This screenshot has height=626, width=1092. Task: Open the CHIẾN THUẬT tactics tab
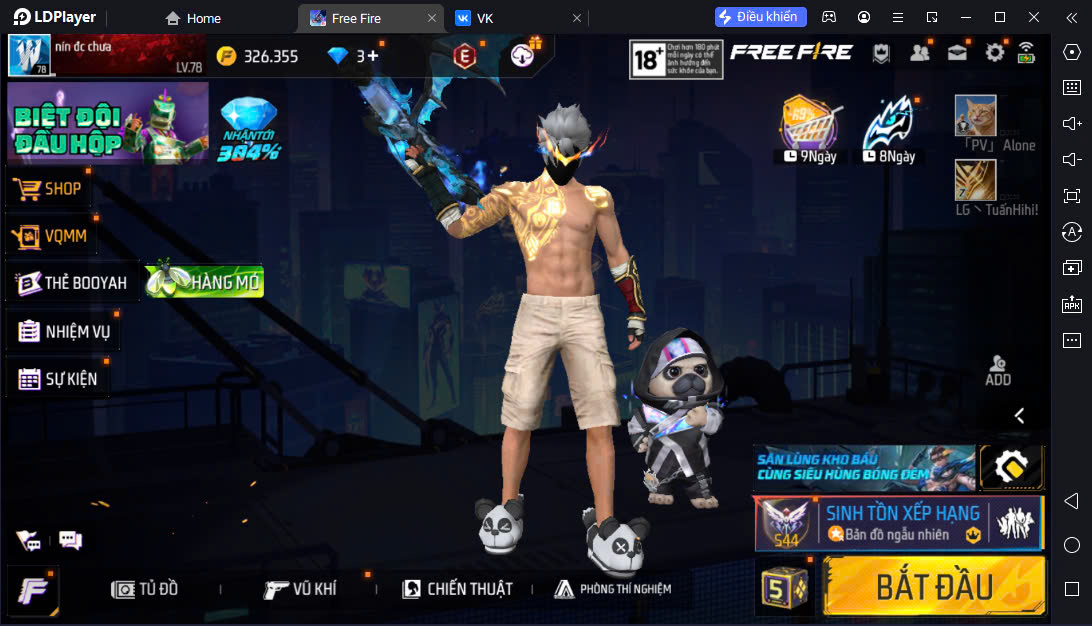tap(457, 589)
